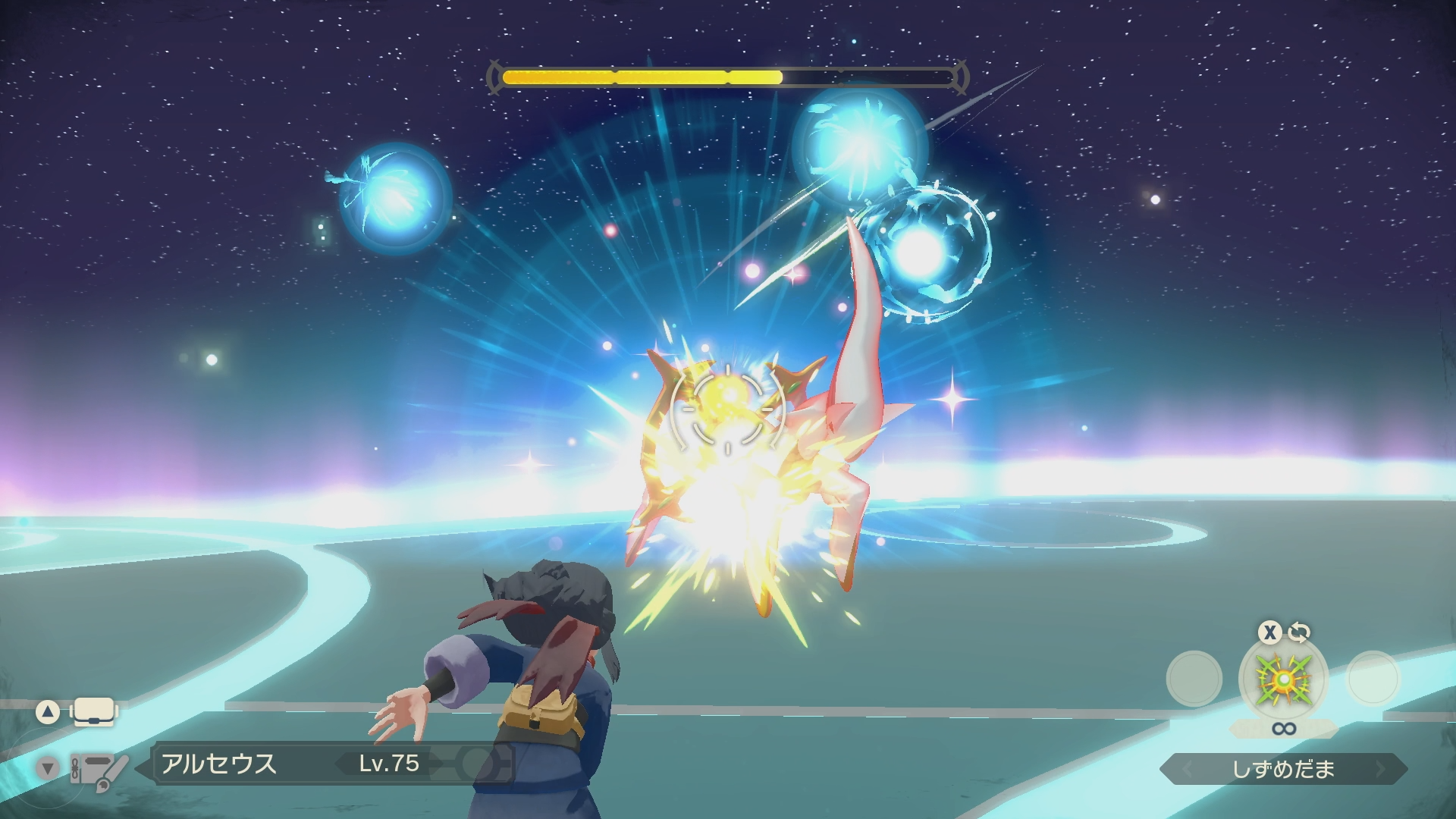Click the しずめだま item name label
Viewport: 1456px width, 819px height.
click(1283, 769)
